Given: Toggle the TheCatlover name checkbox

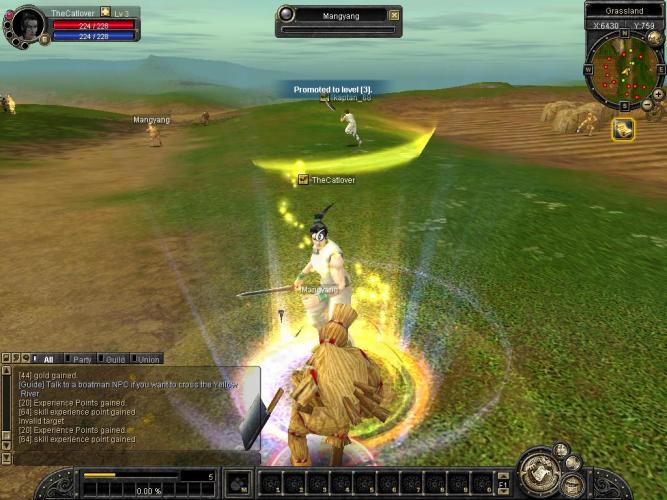Looking at the screenshot, I should coord(303,180).
